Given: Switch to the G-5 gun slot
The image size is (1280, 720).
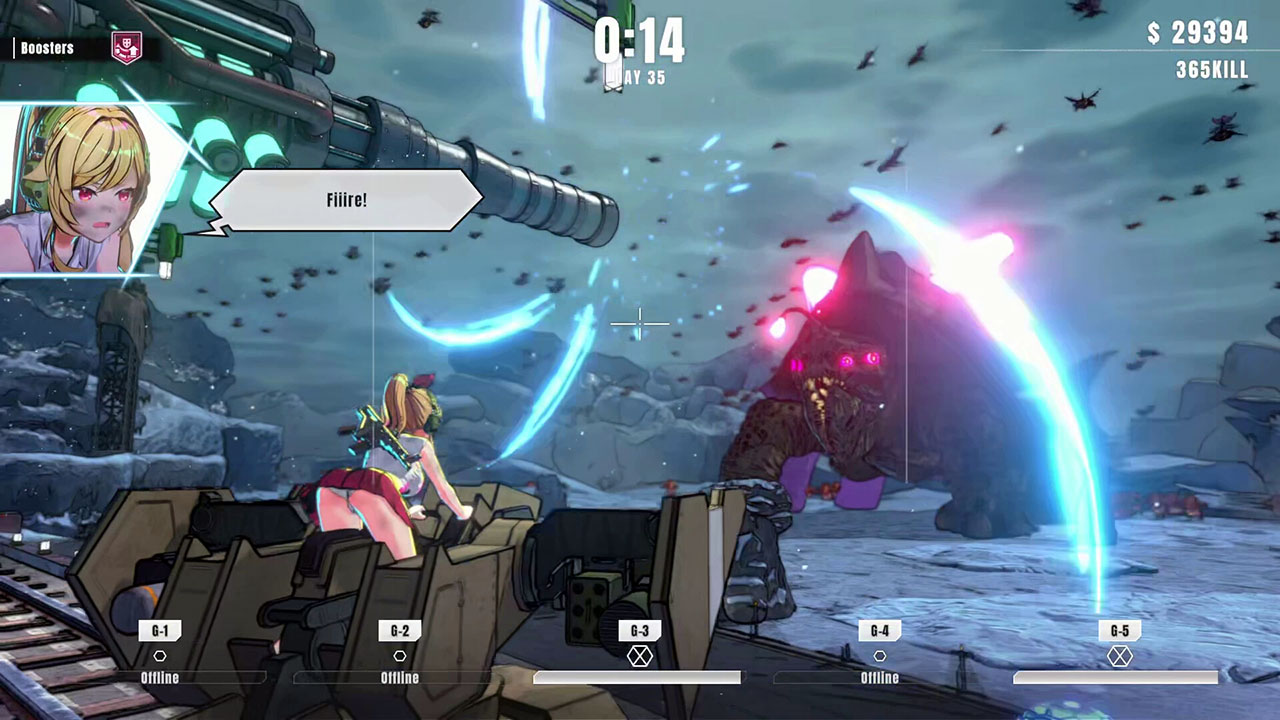Looking at the screenshot, I should (1120, 631).
